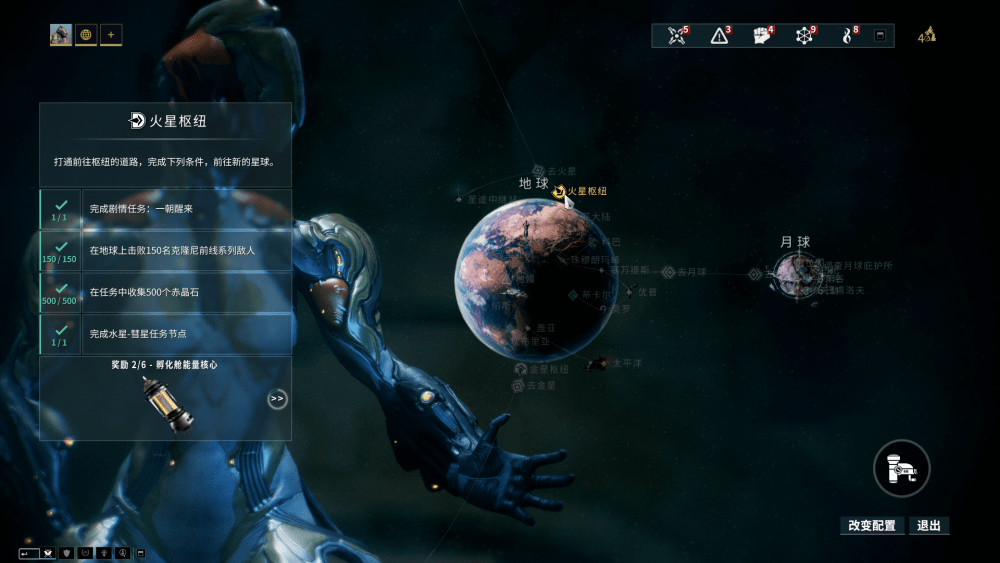Click the player avatar portrait

point(61,35)
